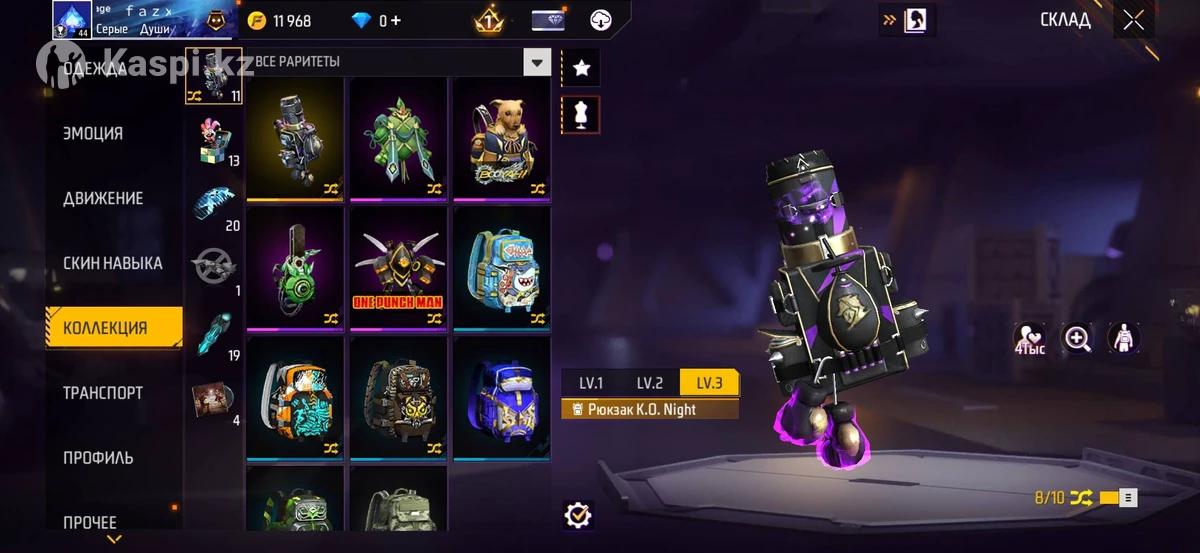Close the vault screen
The image size is (1200, 553).
point(1133,20)
